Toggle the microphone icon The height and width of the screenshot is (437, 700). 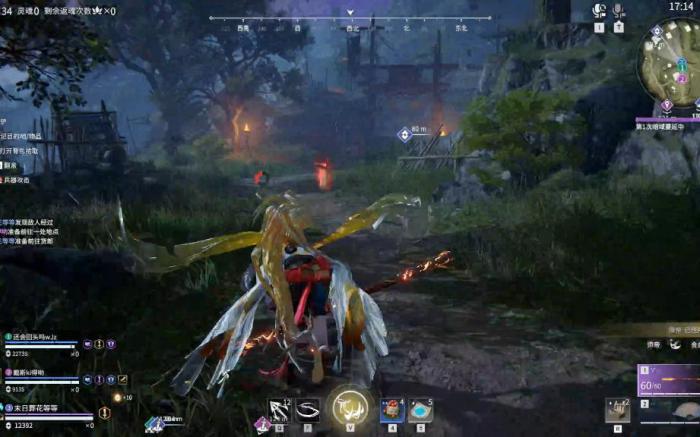click(619, 11)
